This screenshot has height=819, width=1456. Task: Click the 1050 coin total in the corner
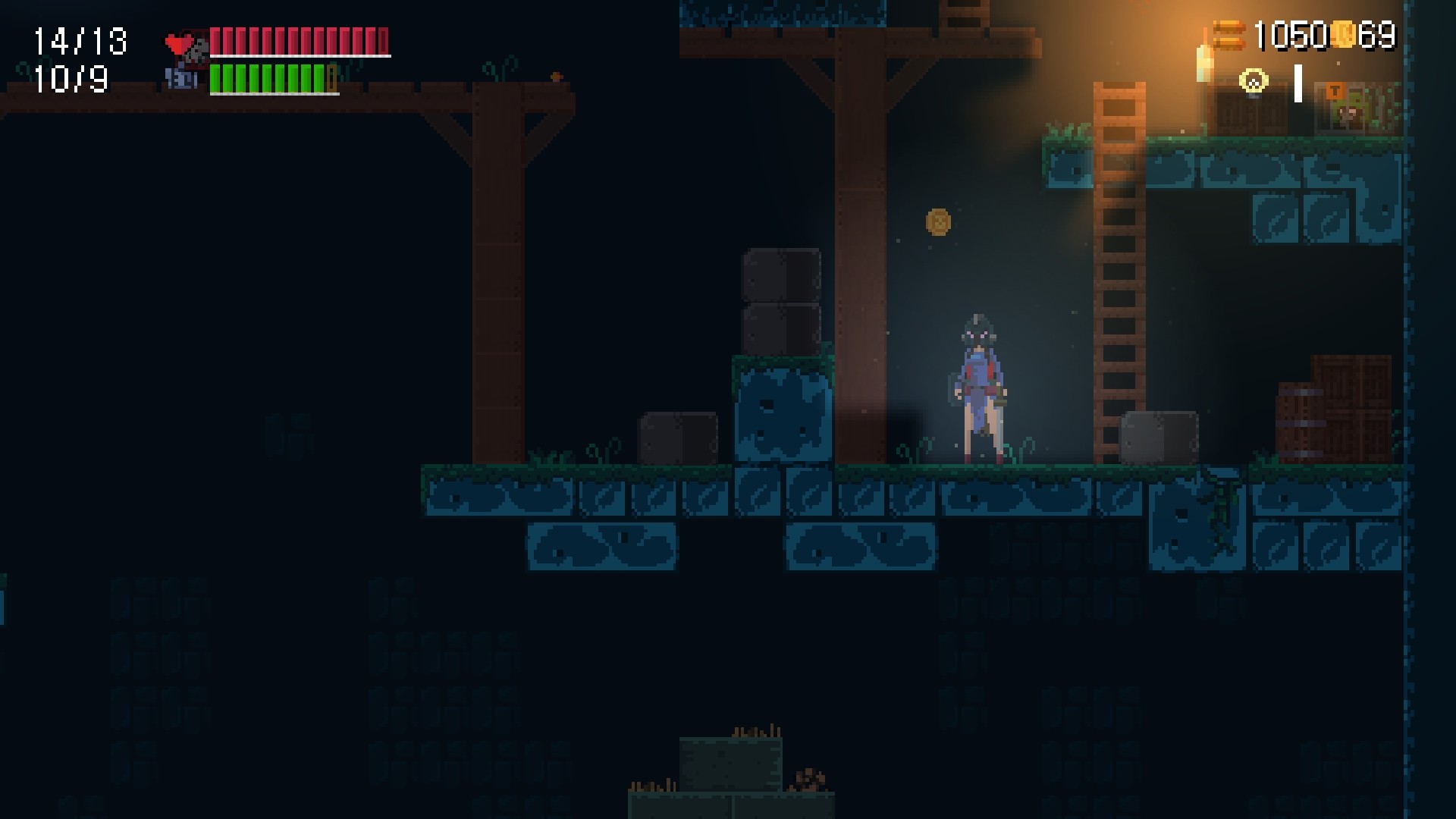pos(1293,35)
